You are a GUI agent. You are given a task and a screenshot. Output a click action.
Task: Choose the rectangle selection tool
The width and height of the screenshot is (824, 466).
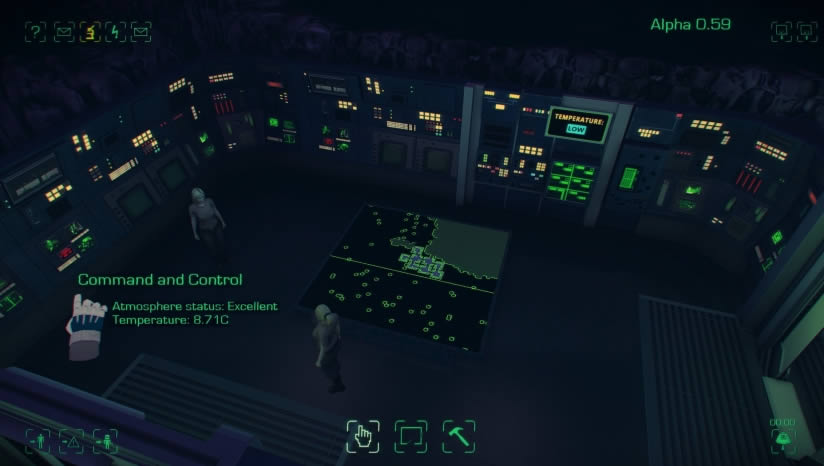pyautogui.click(x=410, y=436)
